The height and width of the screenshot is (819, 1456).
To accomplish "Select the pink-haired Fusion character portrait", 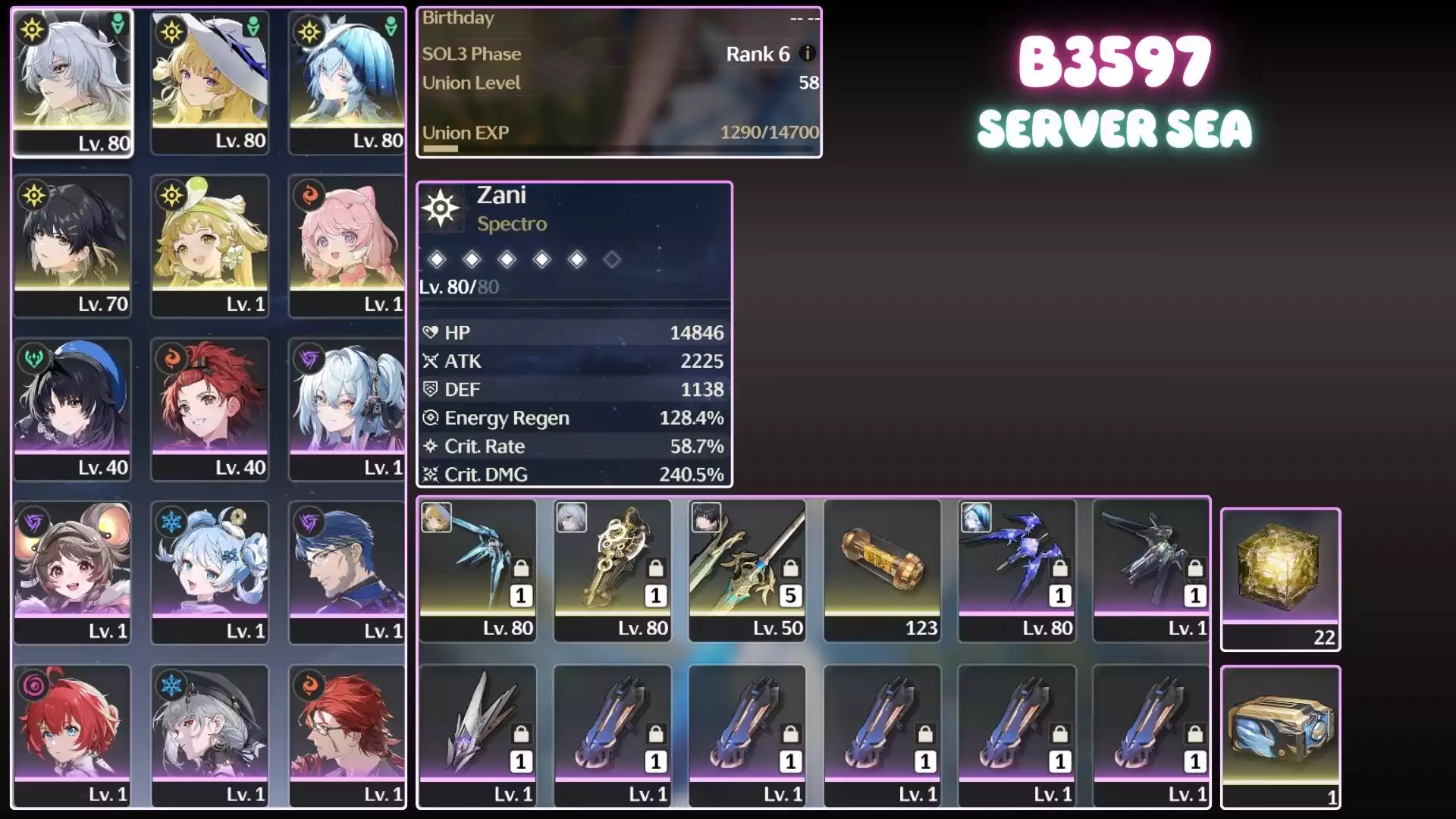I will click(347, 244).
